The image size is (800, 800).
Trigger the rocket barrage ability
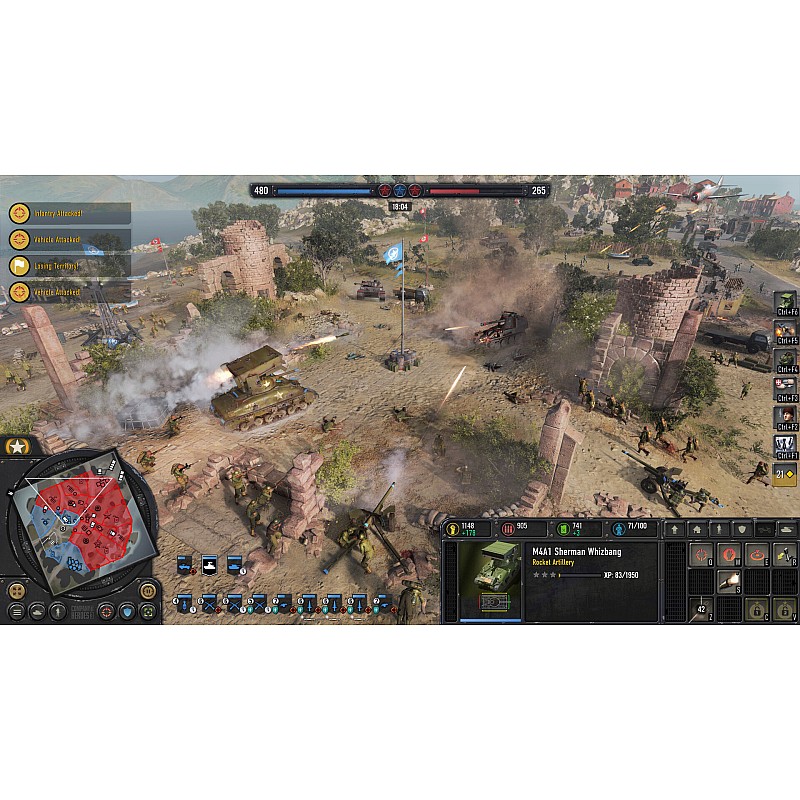[x=730, y=581]
